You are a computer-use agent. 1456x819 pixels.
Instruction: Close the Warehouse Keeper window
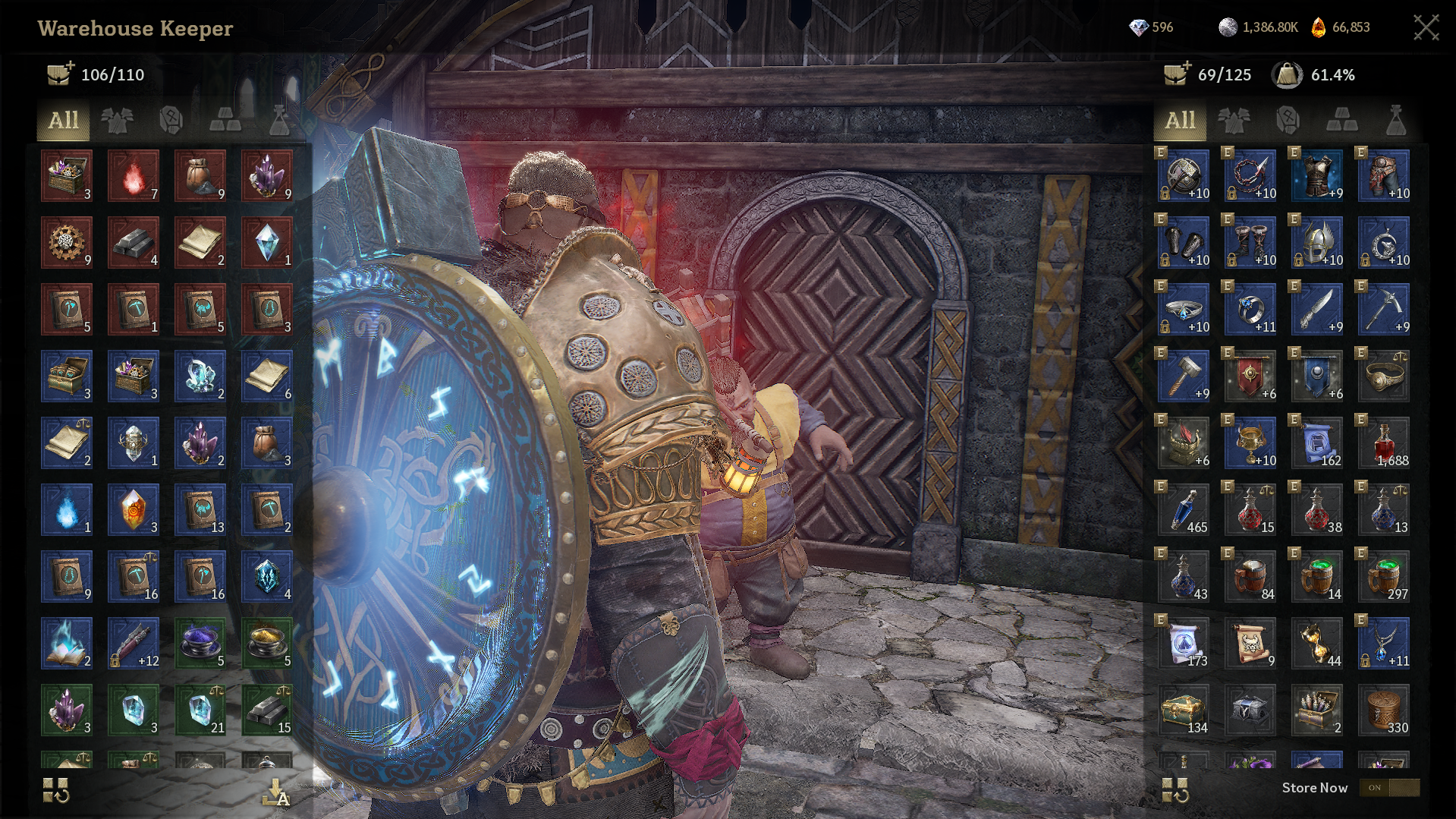tap(1426, 27)
